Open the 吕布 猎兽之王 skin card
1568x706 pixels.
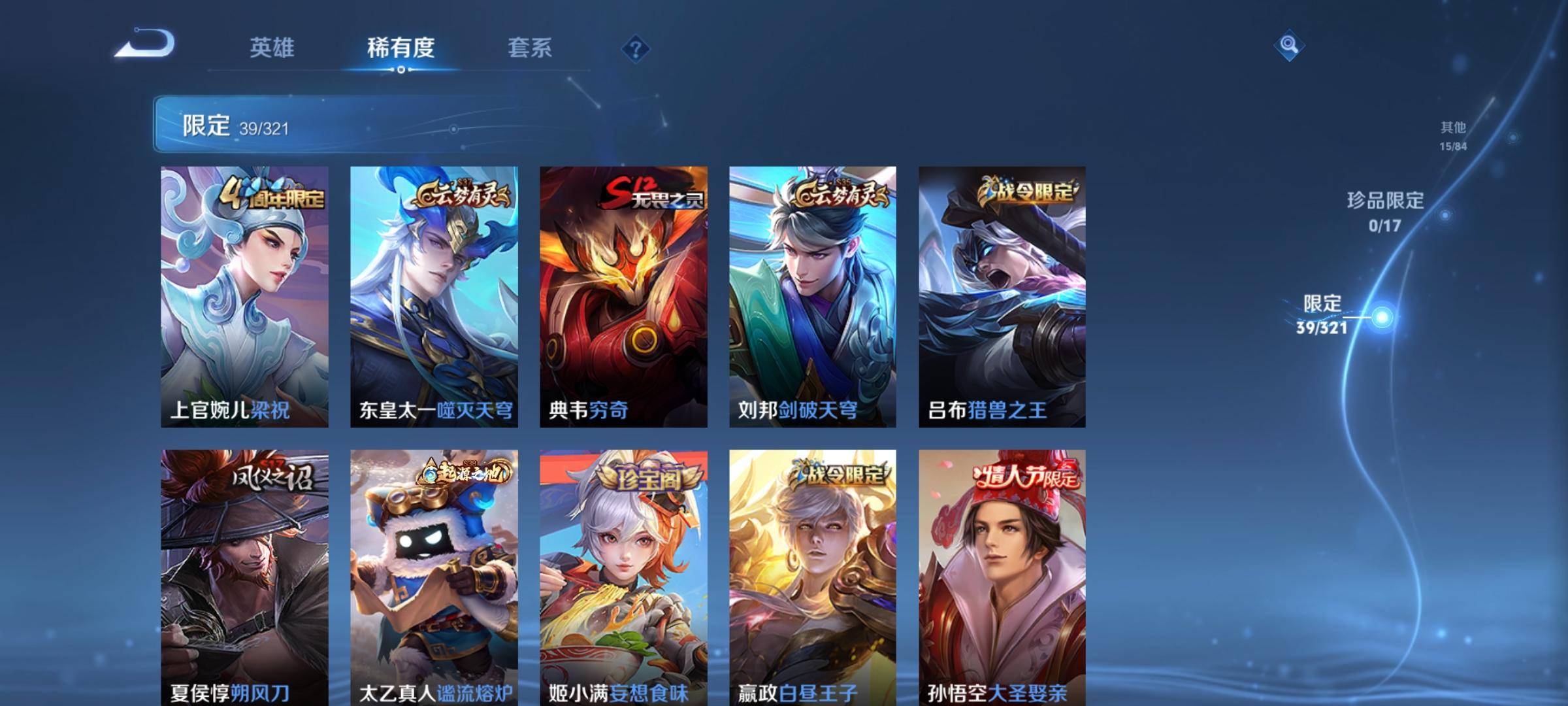(1002, 297)
